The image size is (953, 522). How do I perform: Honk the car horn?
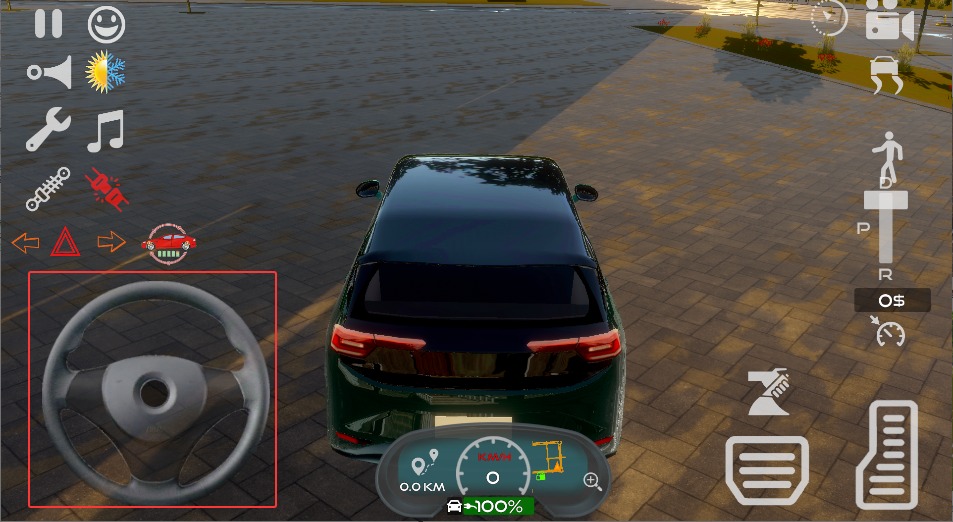point(50,72)
